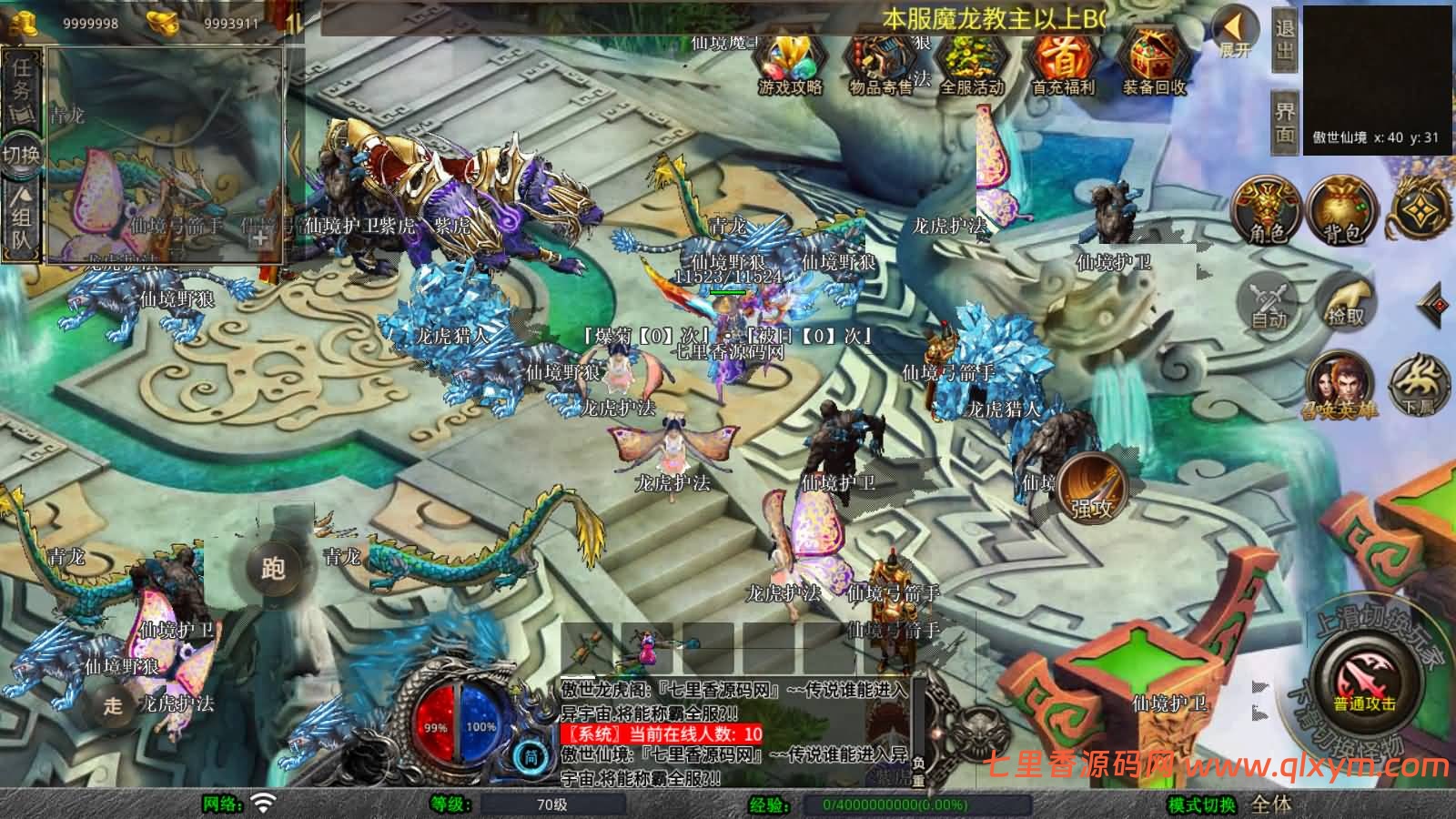Click the 界面 interface button
The image size is (1456, 819).
[x=1284, y=121]
